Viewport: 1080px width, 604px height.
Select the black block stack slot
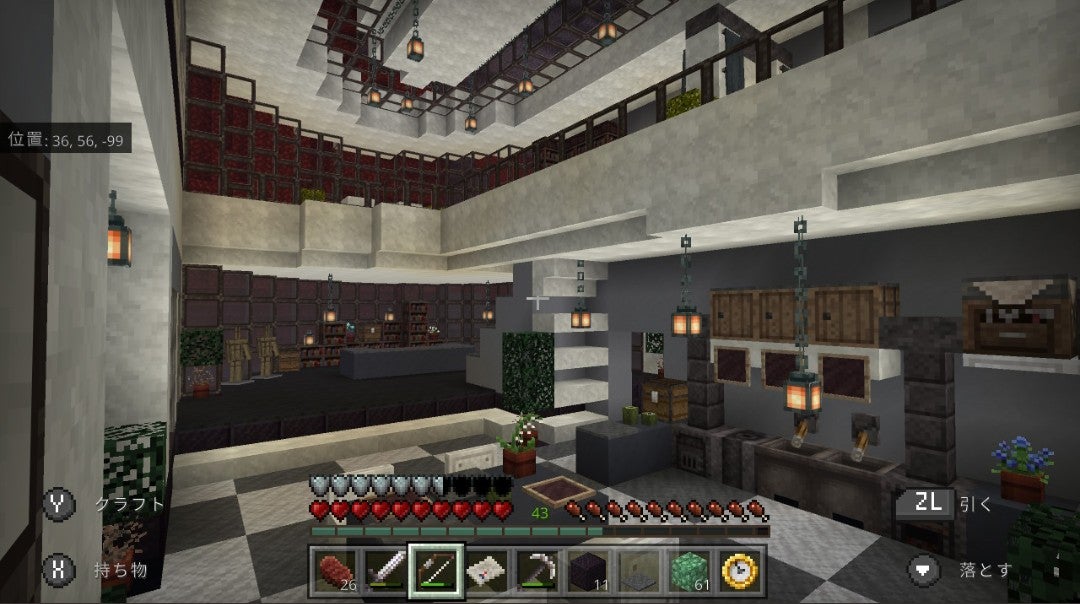588,571
